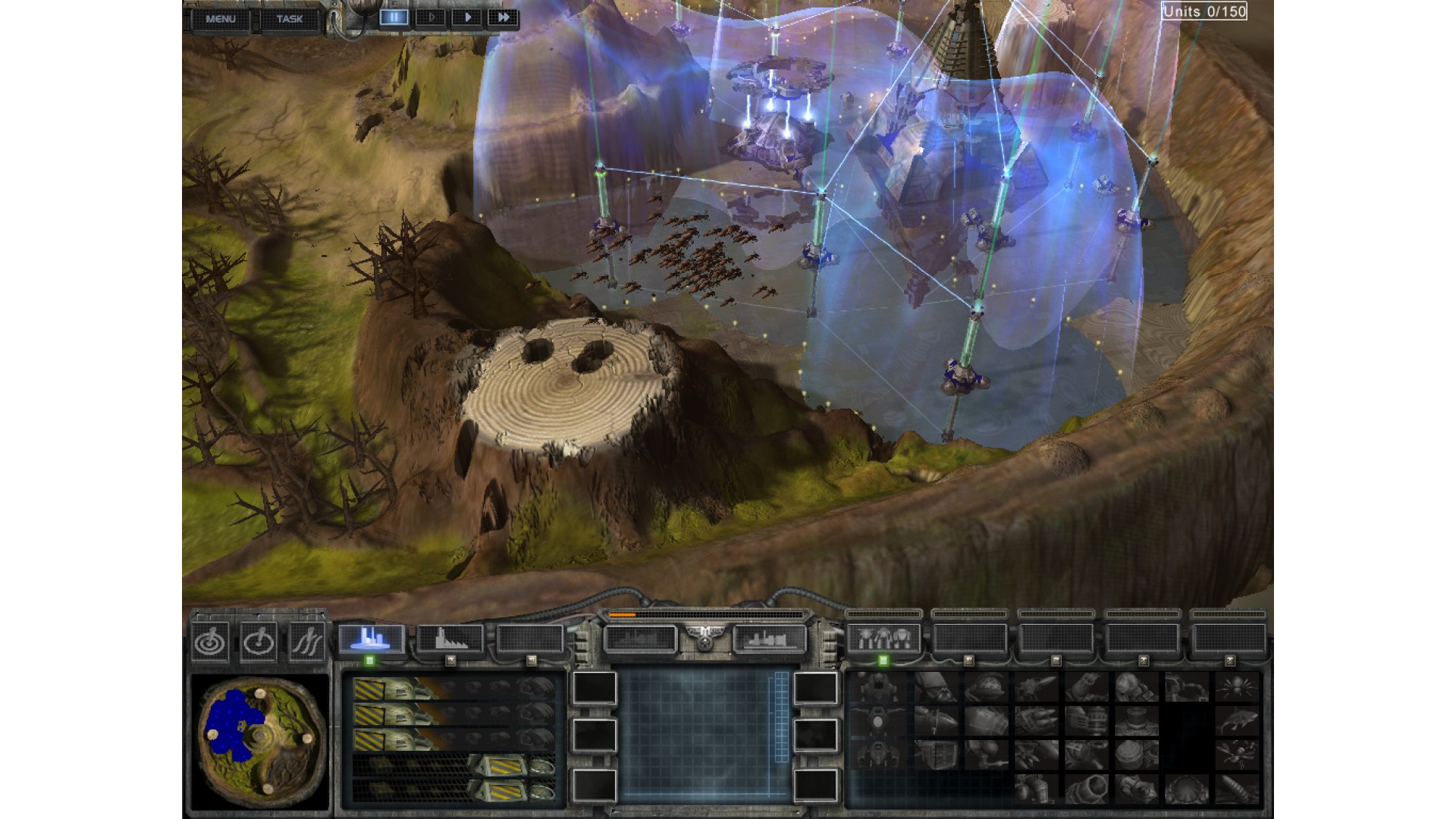
Task: Click the green indicator under buildings tab
Action: (x=369, y=661)
